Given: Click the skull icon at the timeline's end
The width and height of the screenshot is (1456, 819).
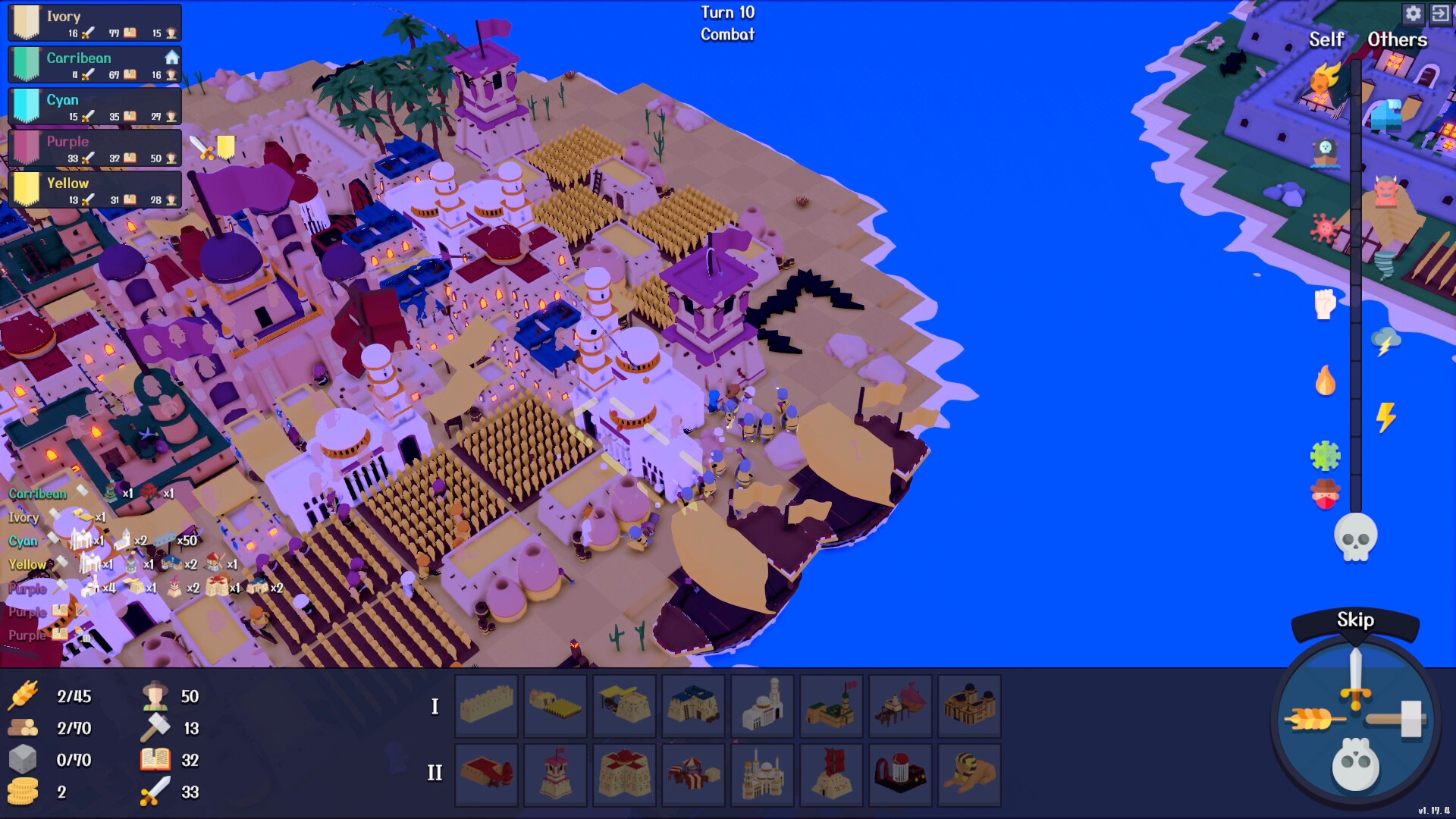Looking at the screenshot, I should tap(1357, 535).
